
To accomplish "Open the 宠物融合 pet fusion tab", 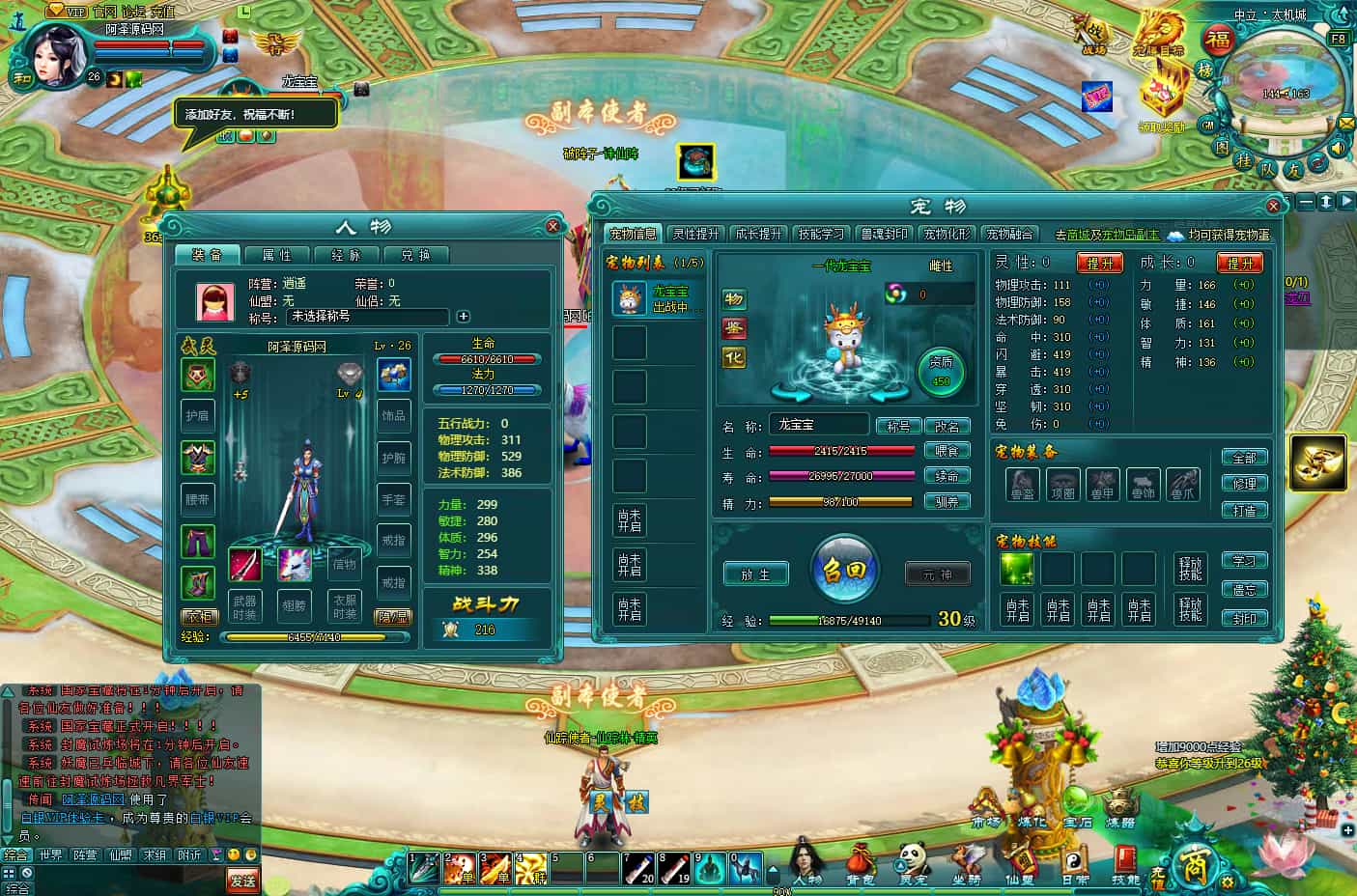I will (x=1008, y=234).
